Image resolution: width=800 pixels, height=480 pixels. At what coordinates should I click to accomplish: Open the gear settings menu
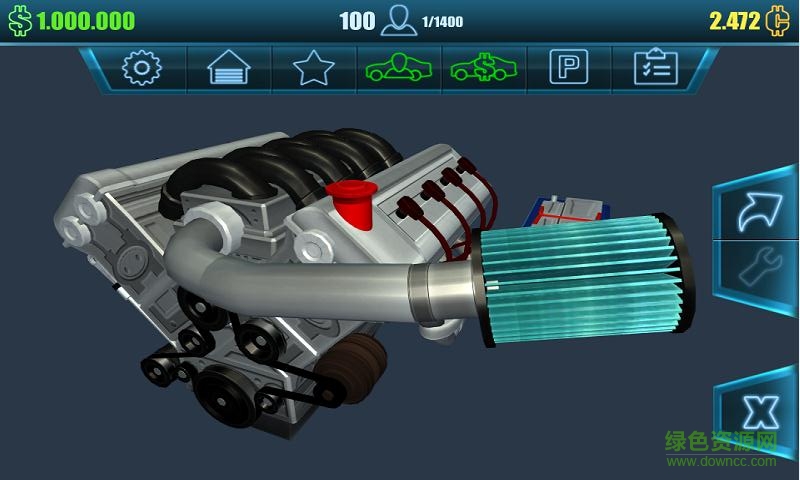(141, 68)
